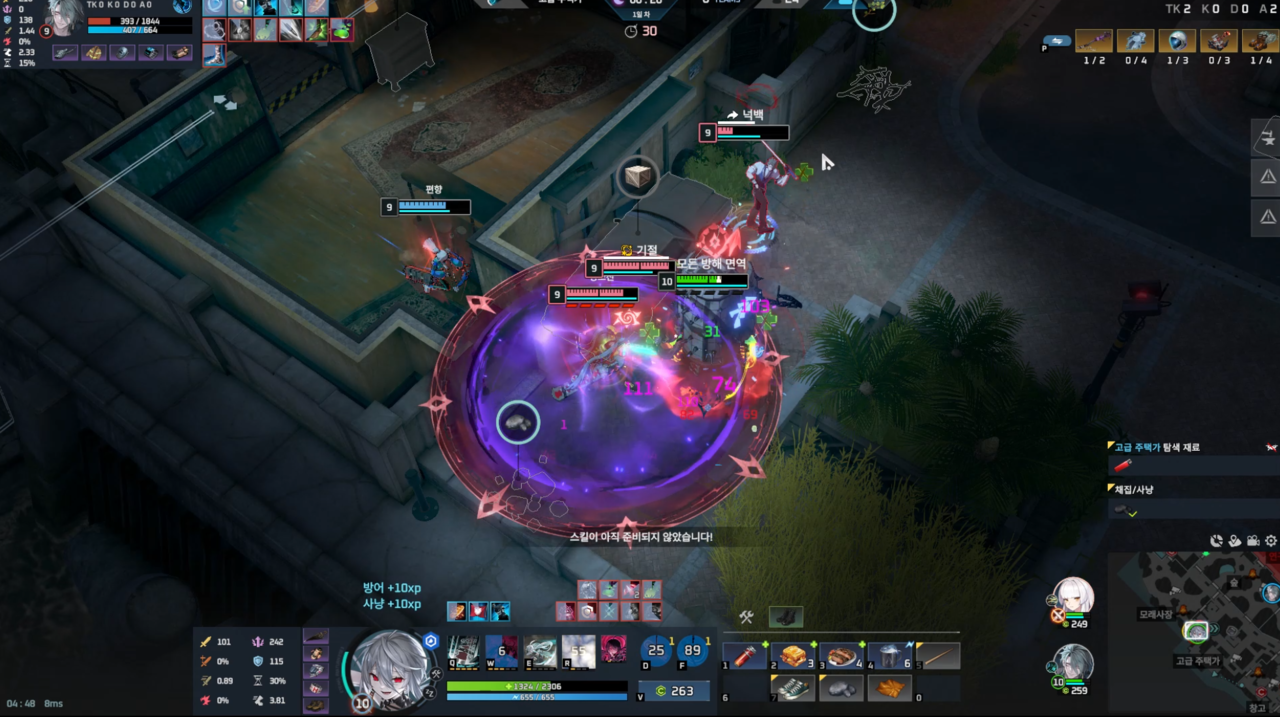Pick the wooden stick inventory slot

pos(938,656)
